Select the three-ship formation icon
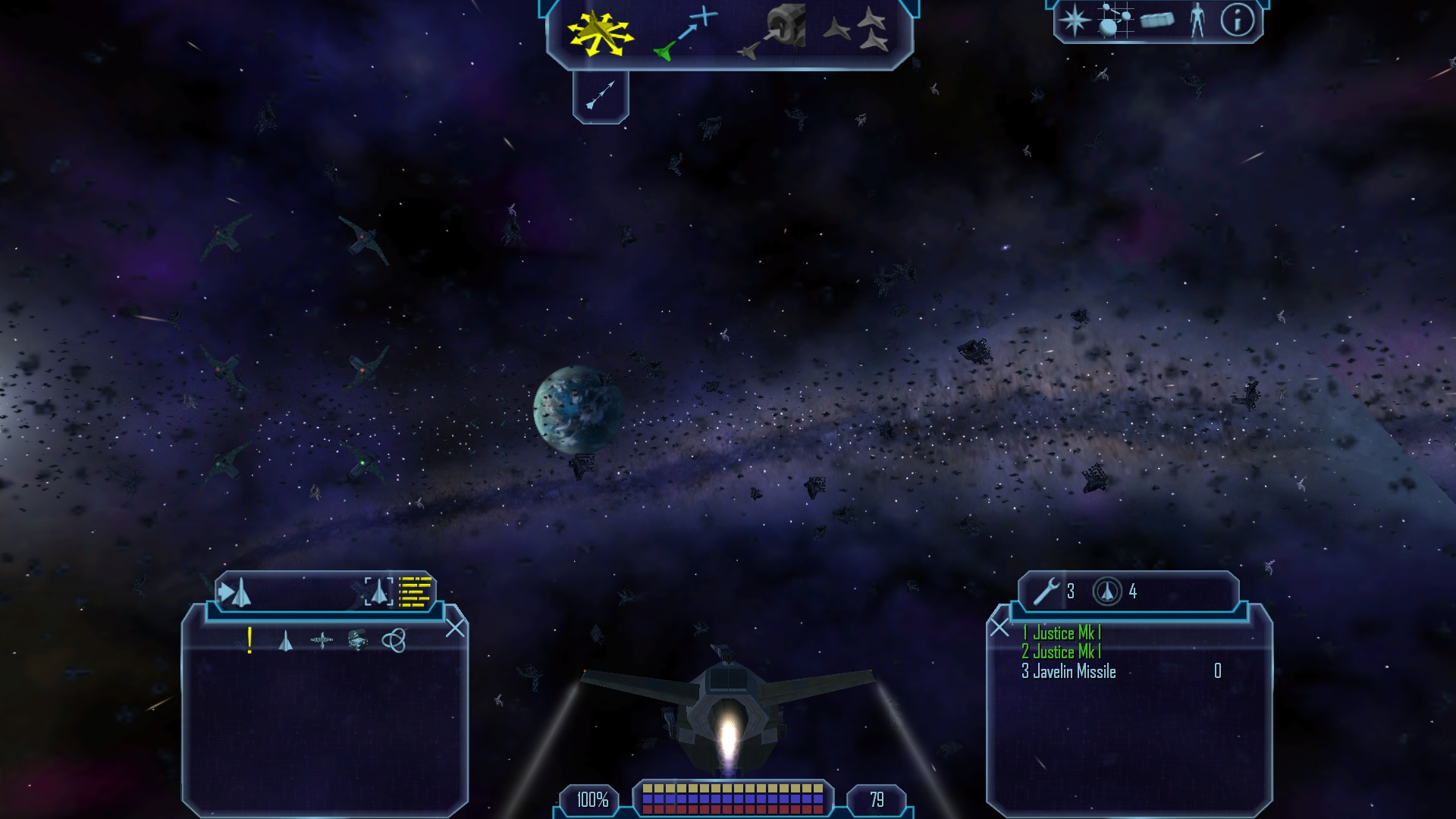The width and height of the screenshot is (1456, 819). [857, 30]
